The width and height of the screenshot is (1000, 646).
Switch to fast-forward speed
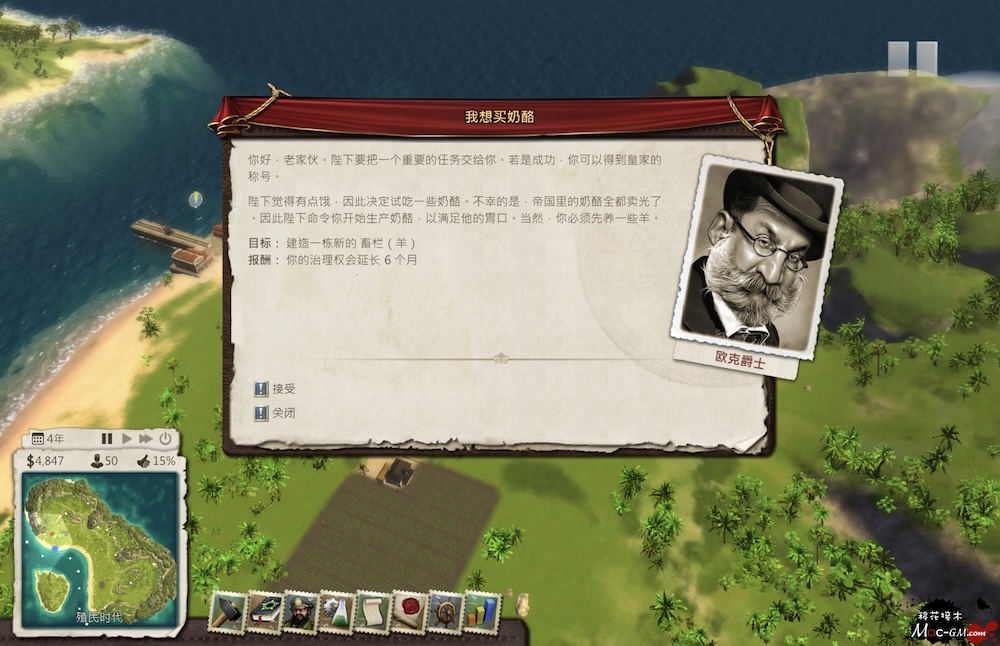[146, 439]
